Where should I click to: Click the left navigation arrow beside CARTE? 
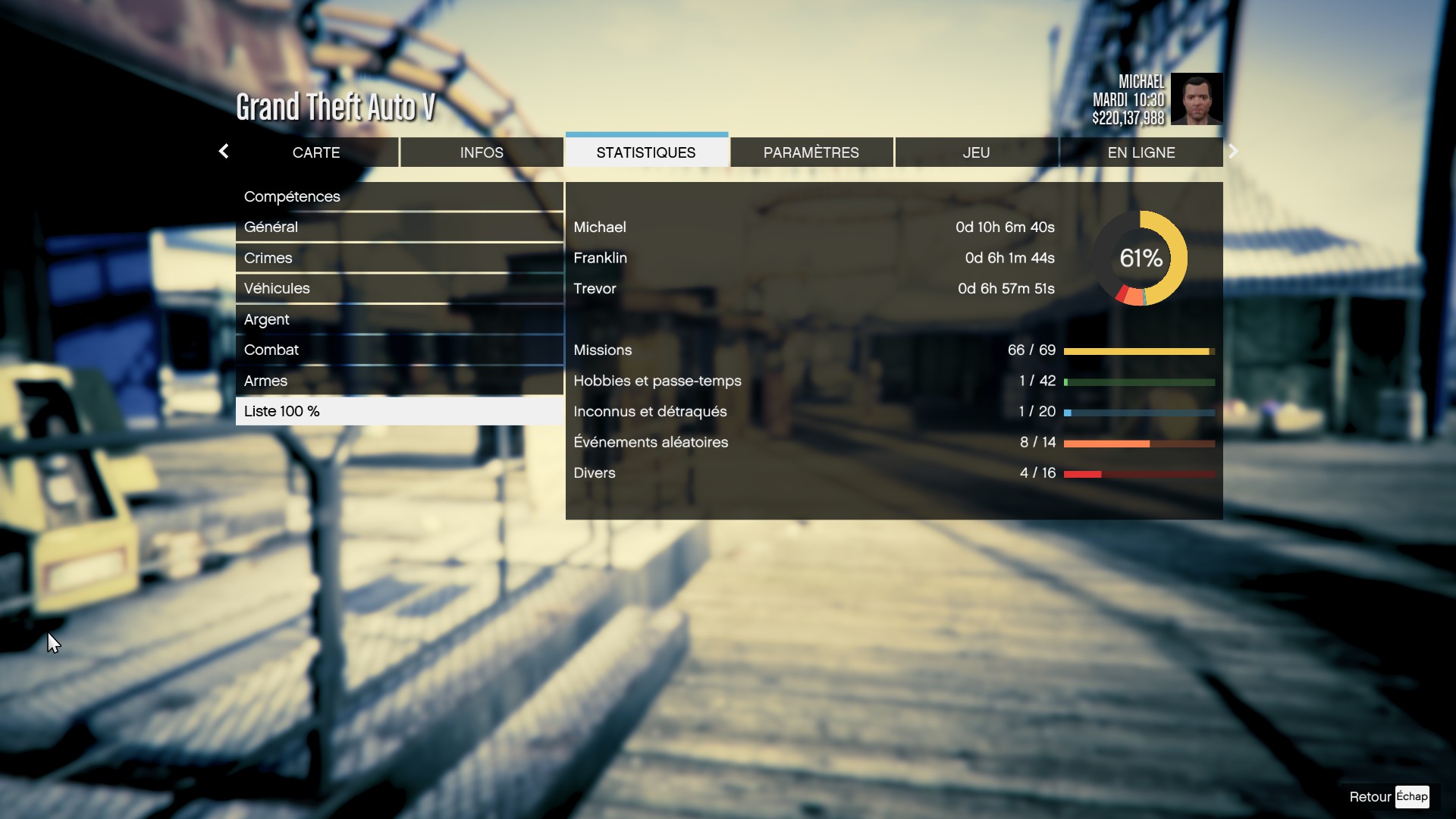click(224, 152)
